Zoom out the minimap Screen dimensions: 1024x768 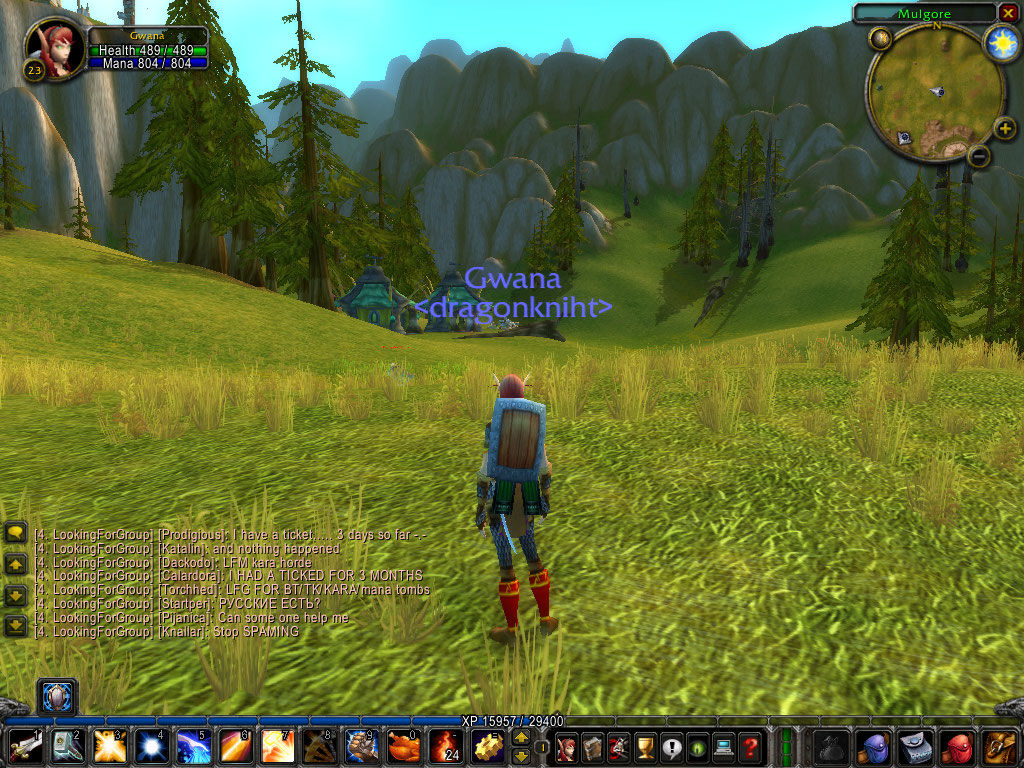tap(980, 155)
